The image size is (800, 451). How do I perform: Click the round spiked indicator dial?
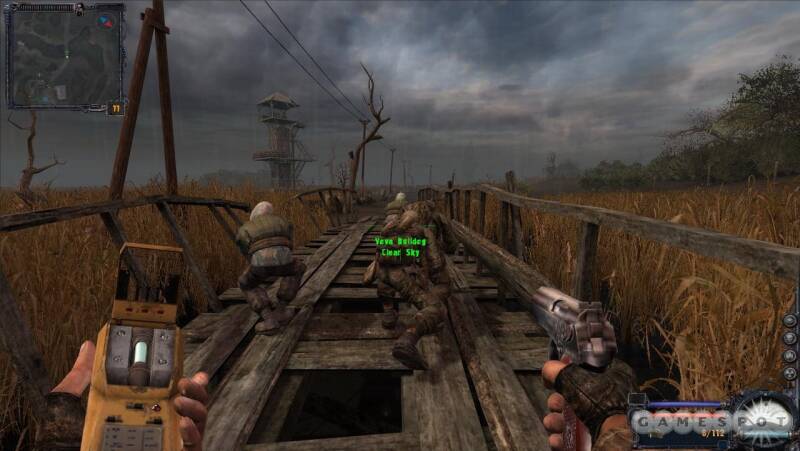pos(764,417)
